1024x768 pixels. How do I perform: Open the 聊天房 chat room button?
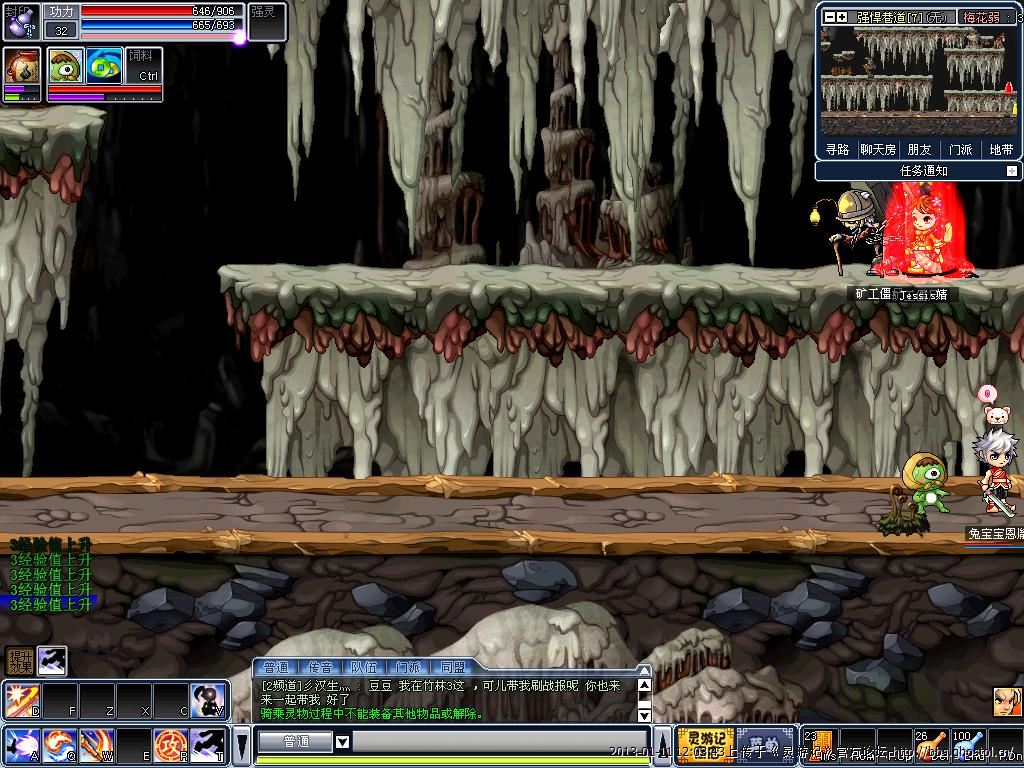coord(878,150)
